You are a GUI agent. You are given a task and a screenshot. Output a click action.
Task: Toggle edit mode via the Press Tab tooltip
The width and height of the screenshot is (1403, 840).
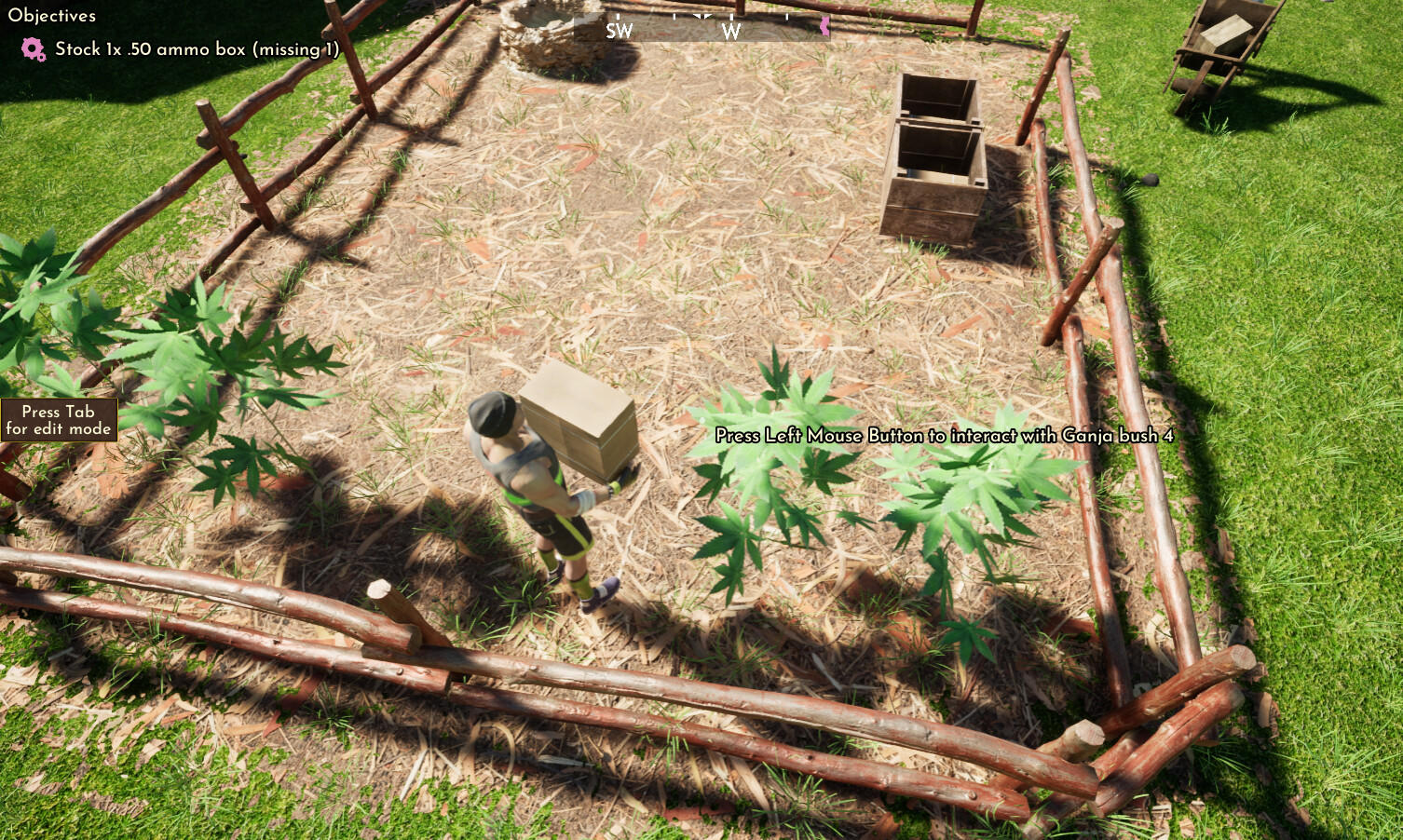pyautogui.click(x=58, y=419)
